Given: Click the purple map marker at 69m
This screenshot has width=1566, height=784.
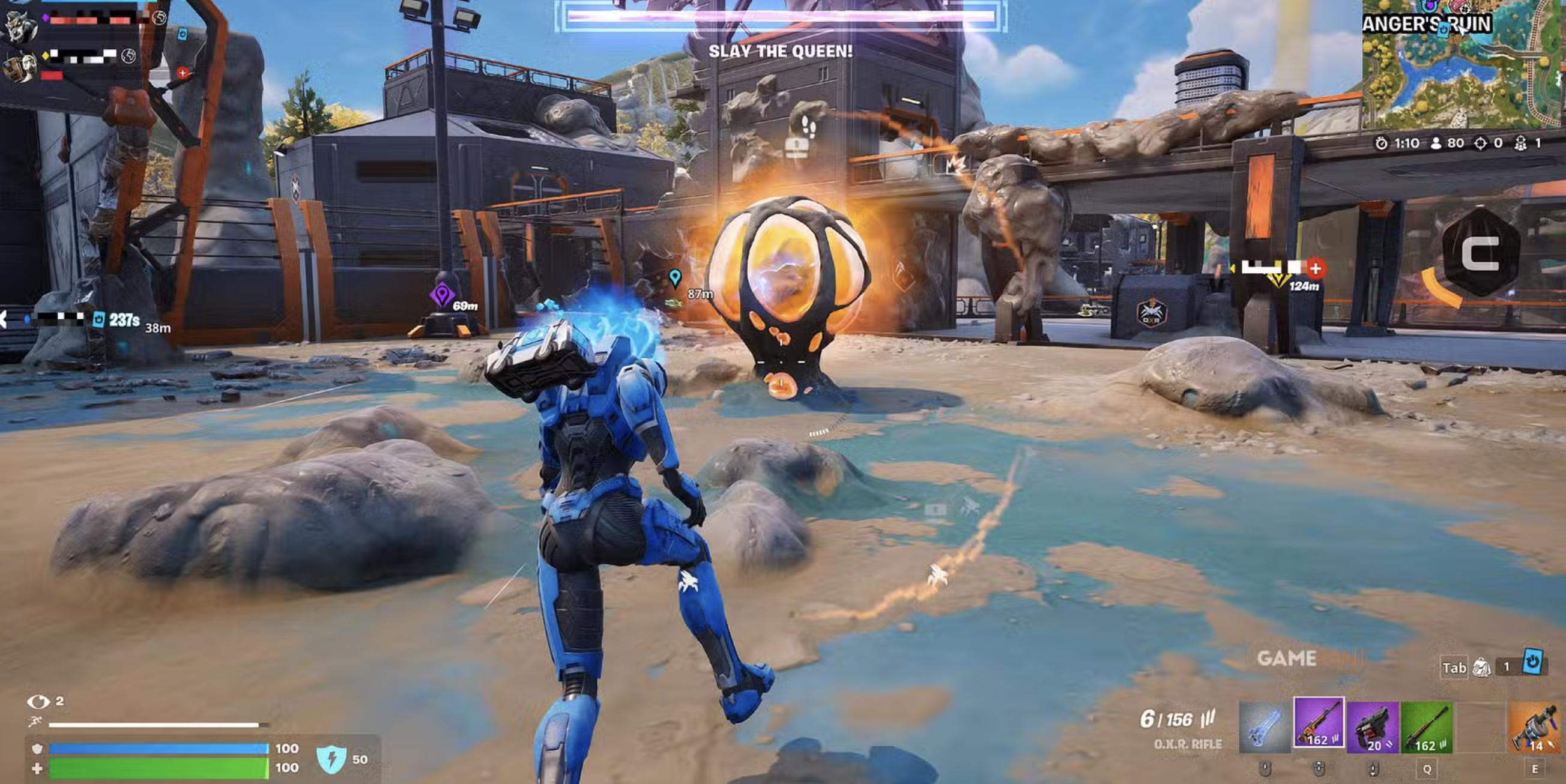Looking at the screenshot, I should coord(442,295).
